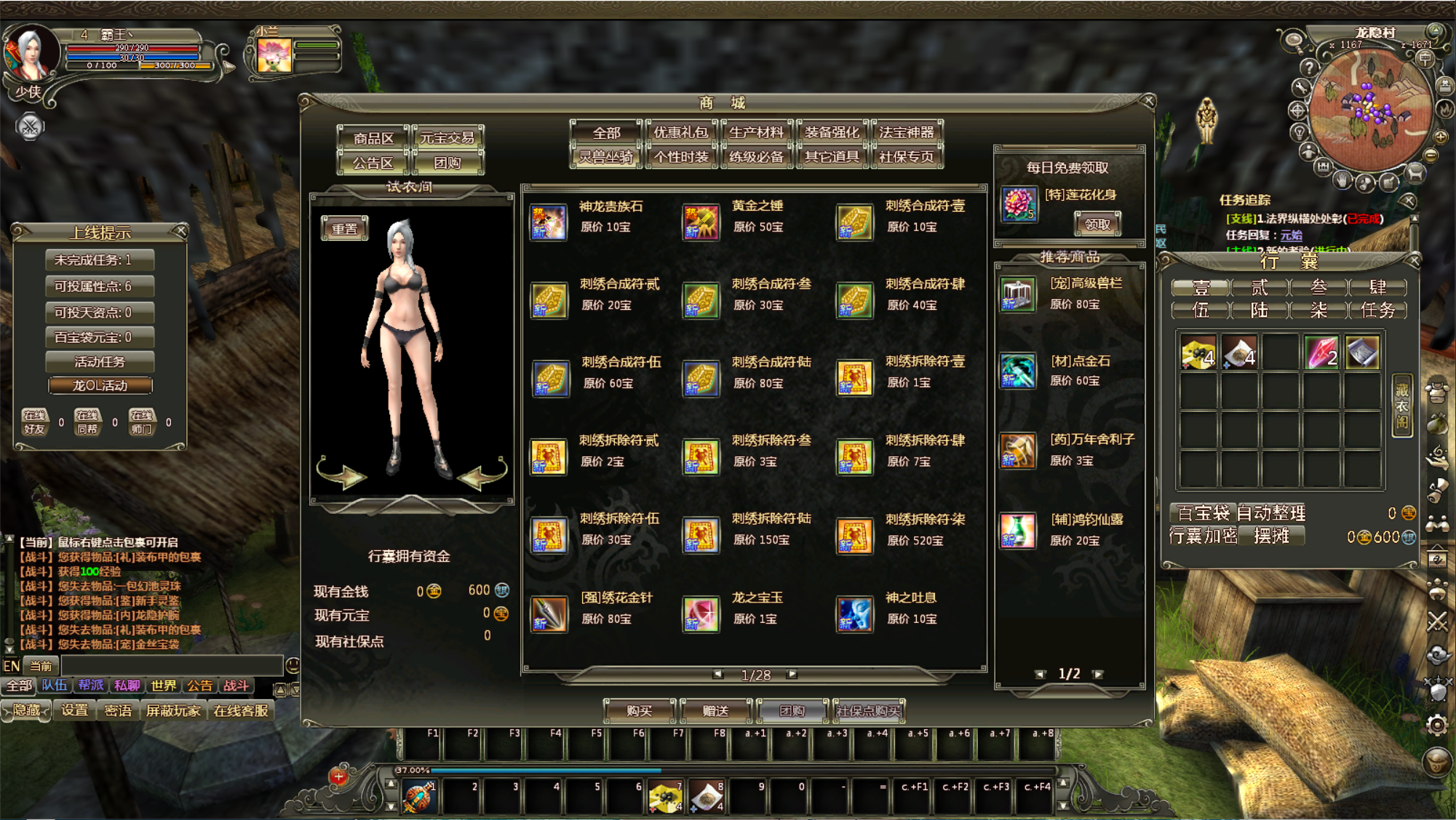Close the 商城 shop window
Screen dimensions: 1456x820
(1149, 100)
